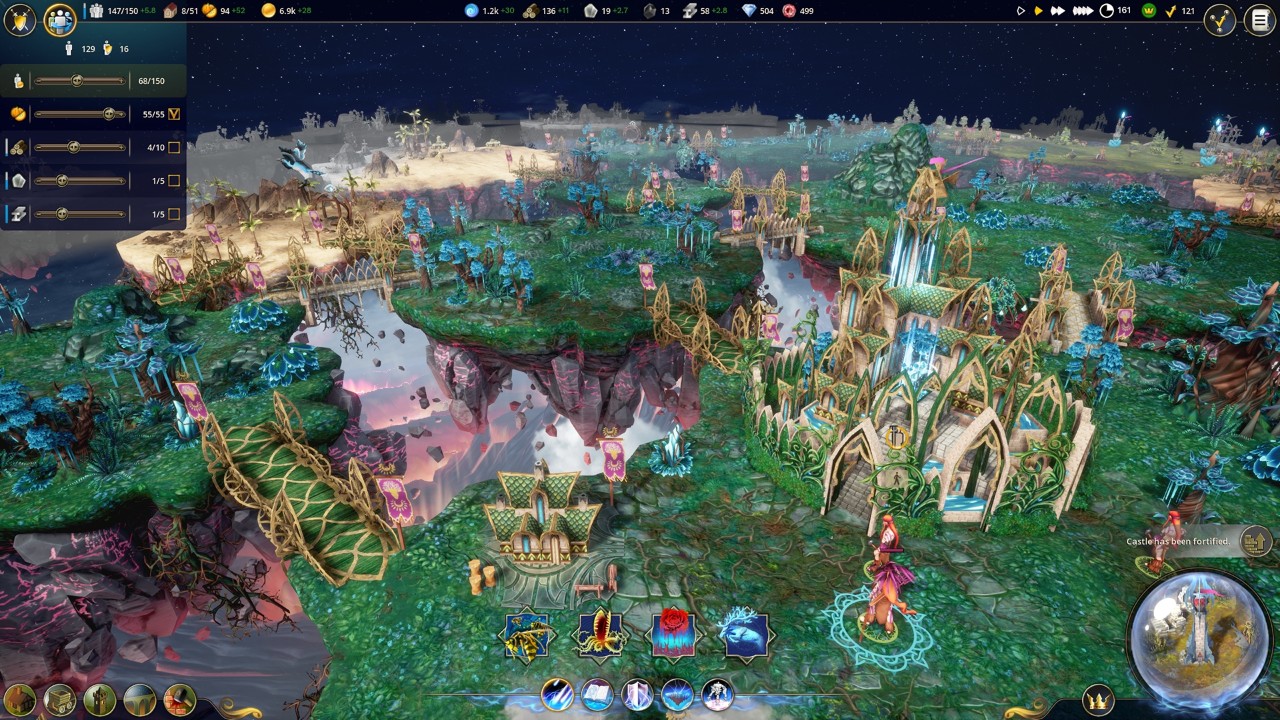Screen dimensions: 1280x720
Task: Select the population management button
Action: 60,19
